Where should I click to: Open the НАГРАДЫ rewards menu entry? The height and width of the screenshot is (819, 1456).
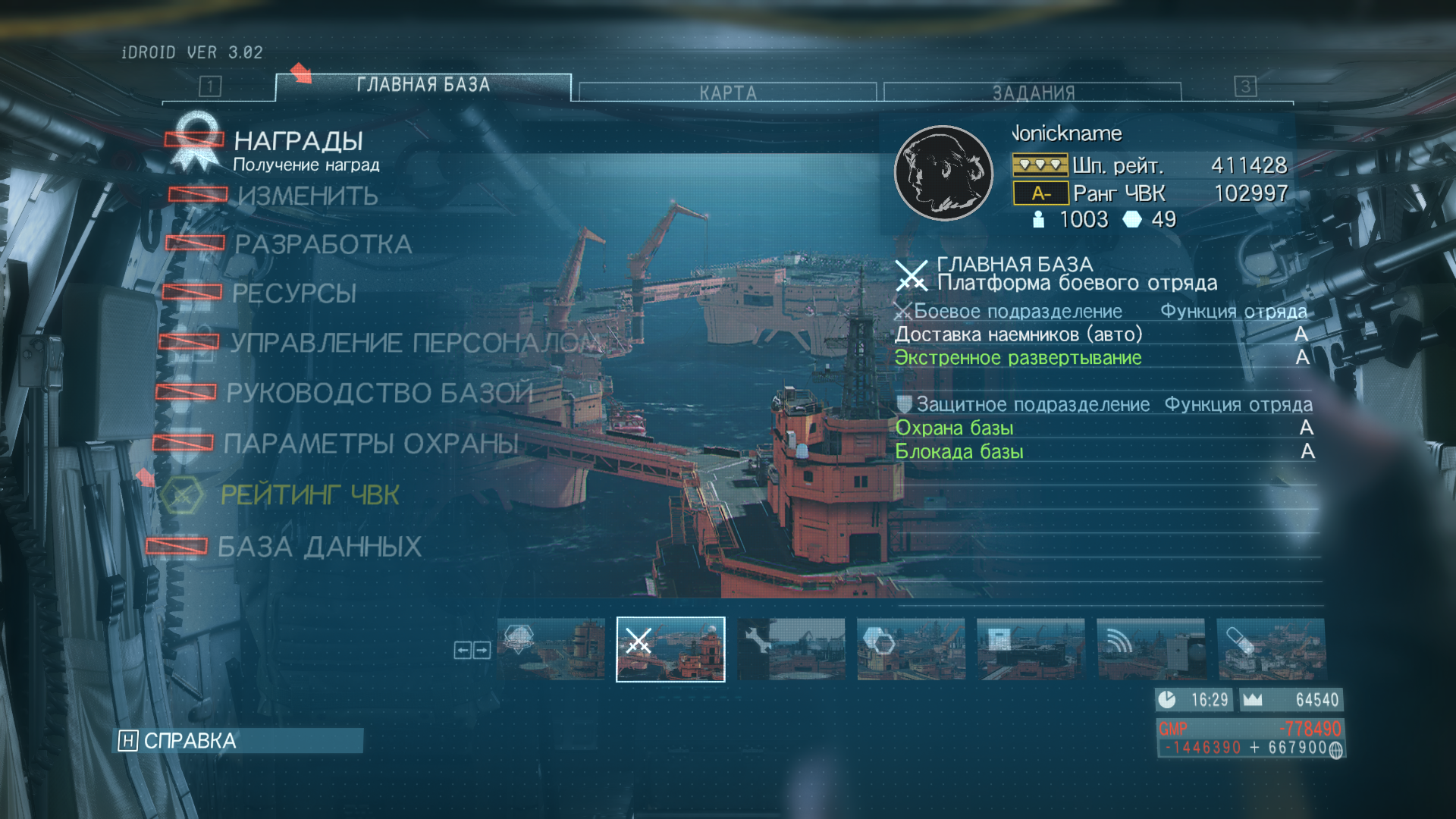(298, 142)
